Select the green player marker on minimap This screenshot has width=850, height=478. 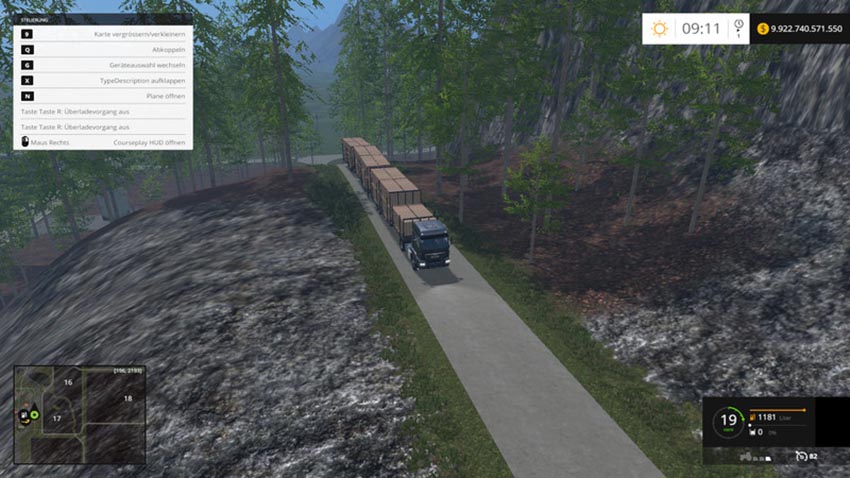pos(35,414)
